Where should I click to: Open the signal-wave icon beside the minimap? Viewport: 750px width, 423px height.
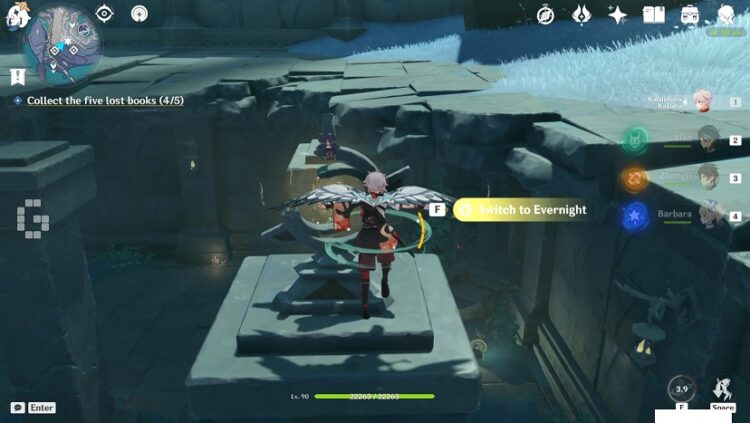point(139,14)
